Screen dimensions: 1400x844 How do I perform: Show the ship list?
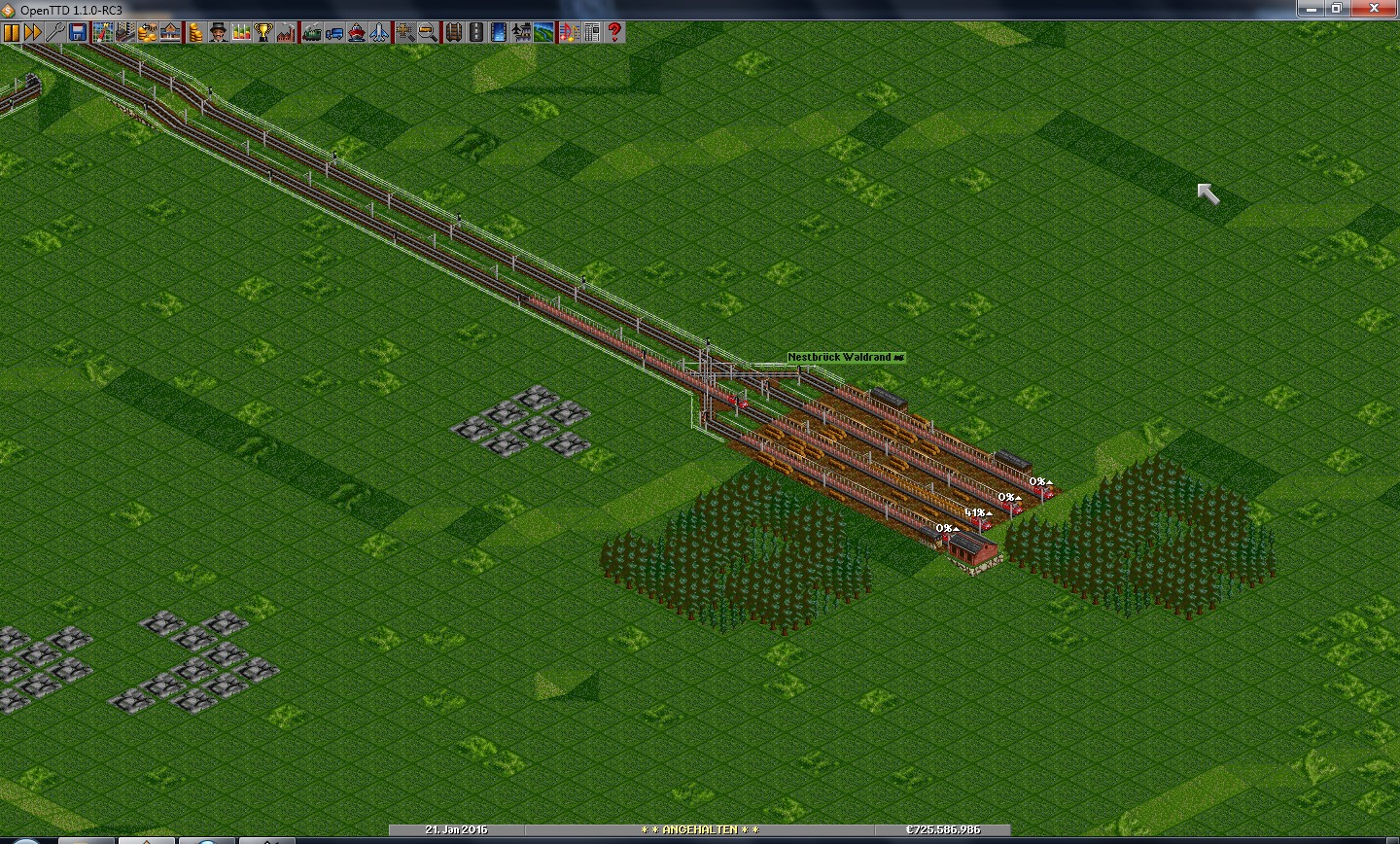(x=357, y=32)
